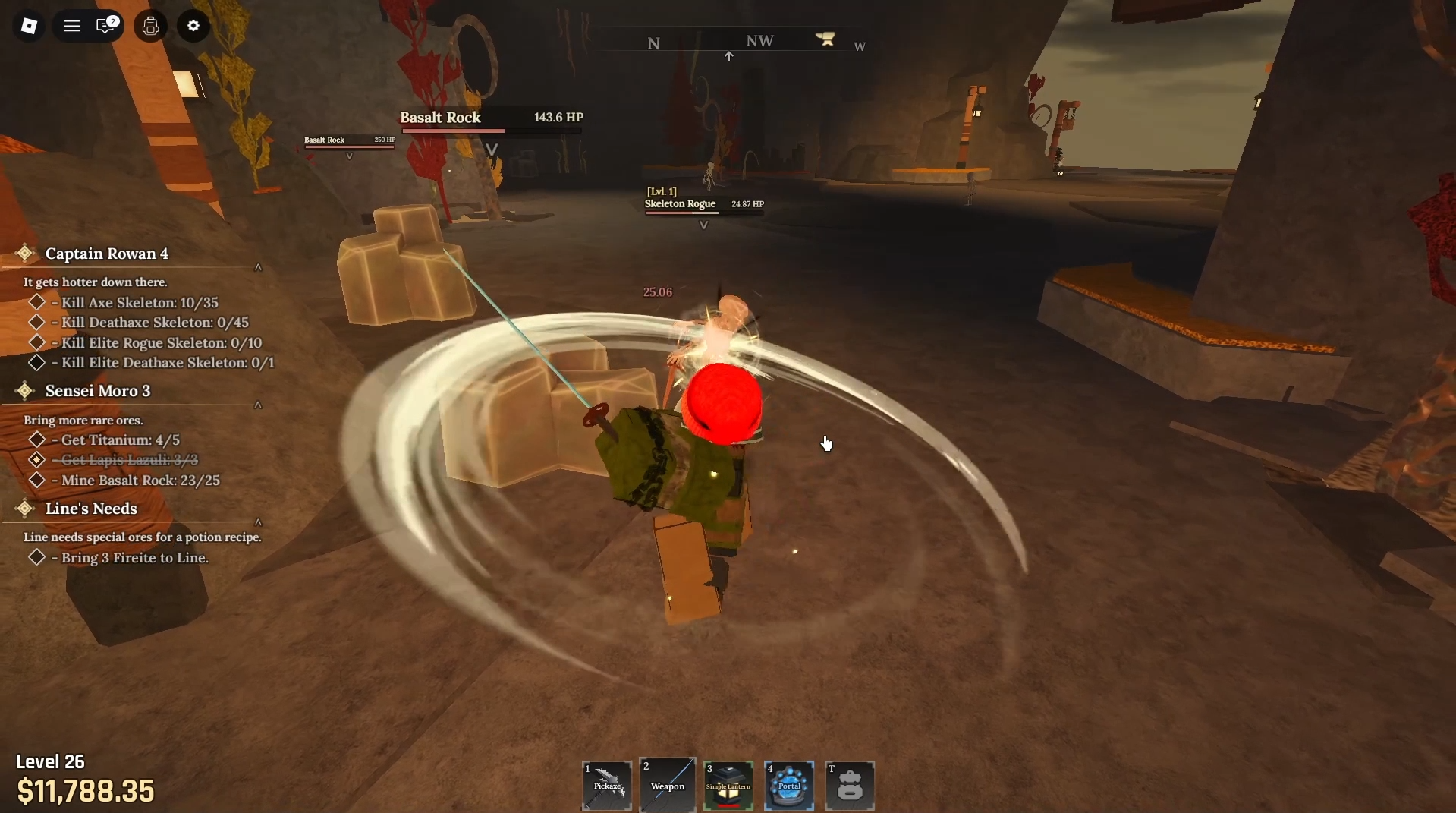Click the Bring 3 Fireite to Line objective

134,557
